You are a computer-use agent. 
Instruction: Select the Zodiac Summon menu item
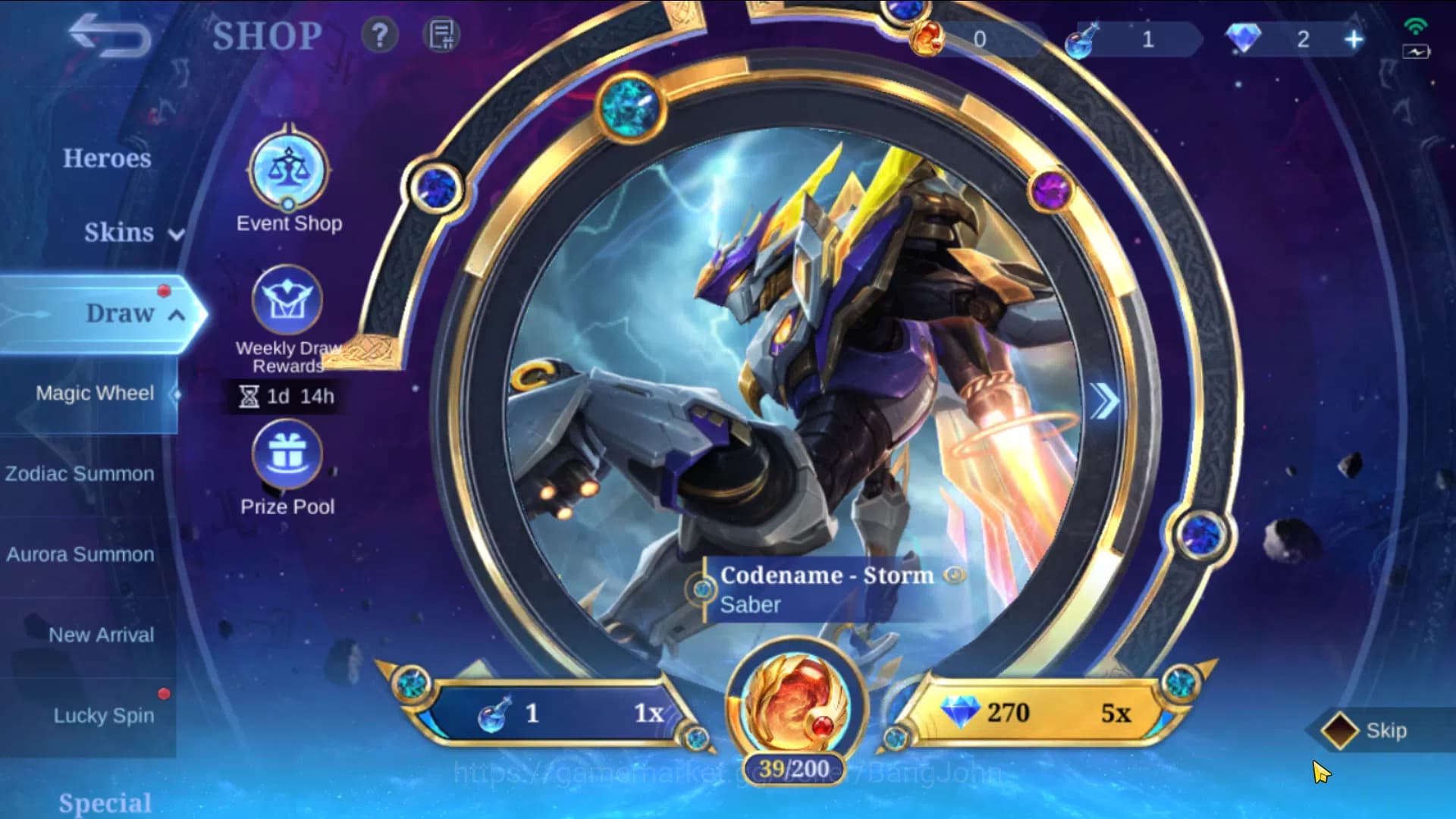(x=80, y=473)
